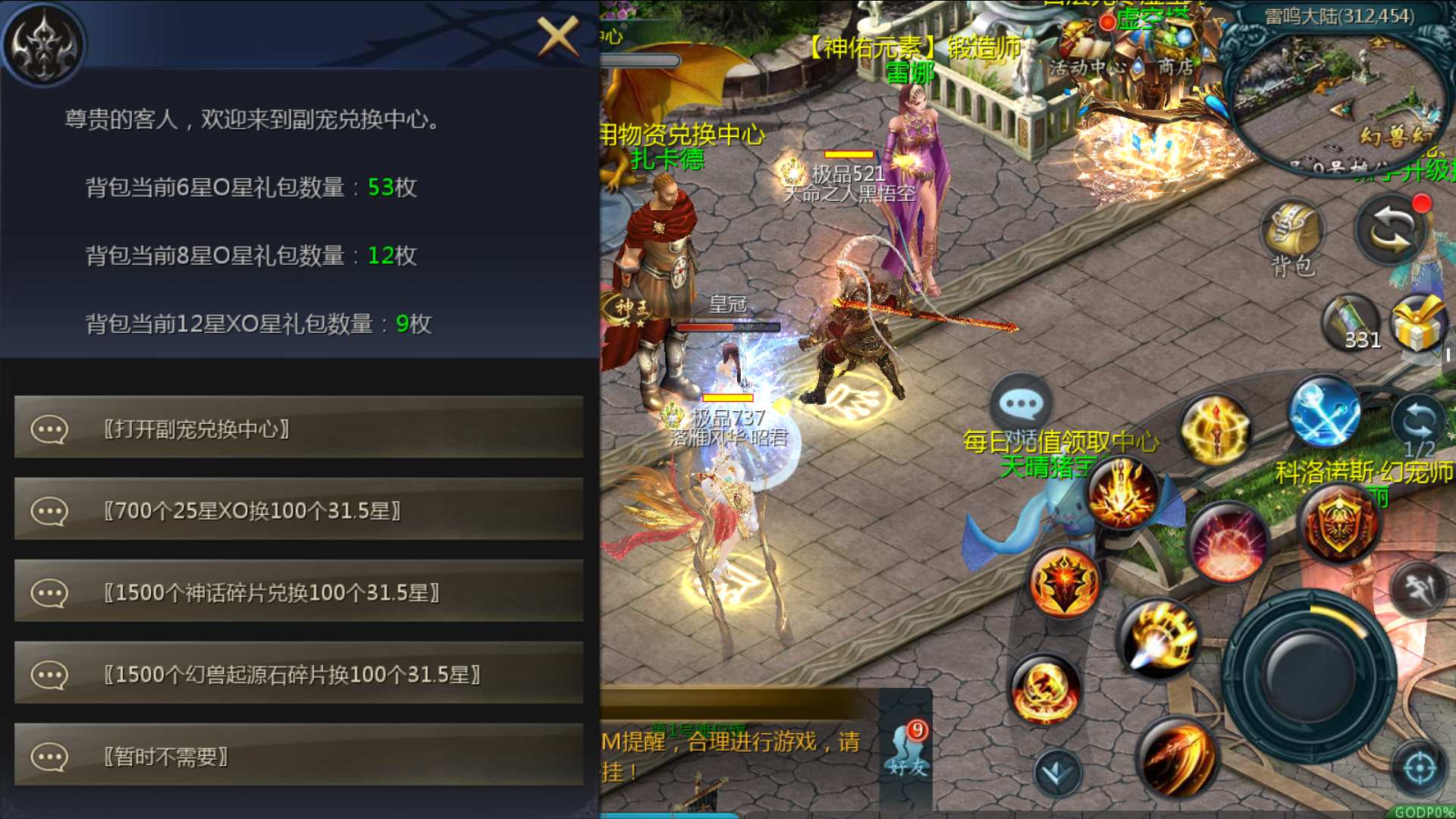
Task: Open the 背包 bag icon
Action: click(x=1293, y=235)
